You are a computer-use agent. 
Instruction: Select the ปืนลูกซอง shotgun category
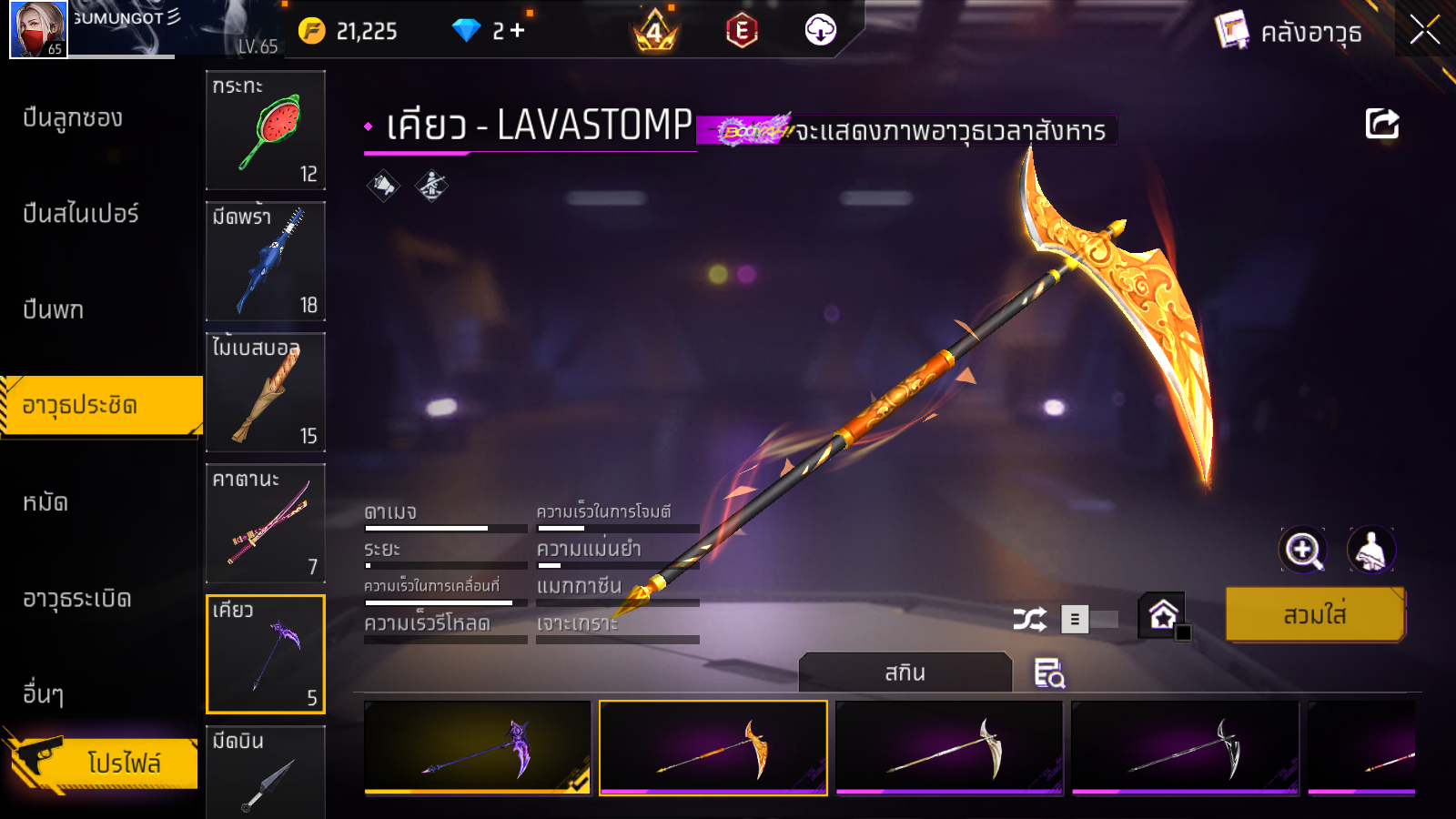click(73, 118)
